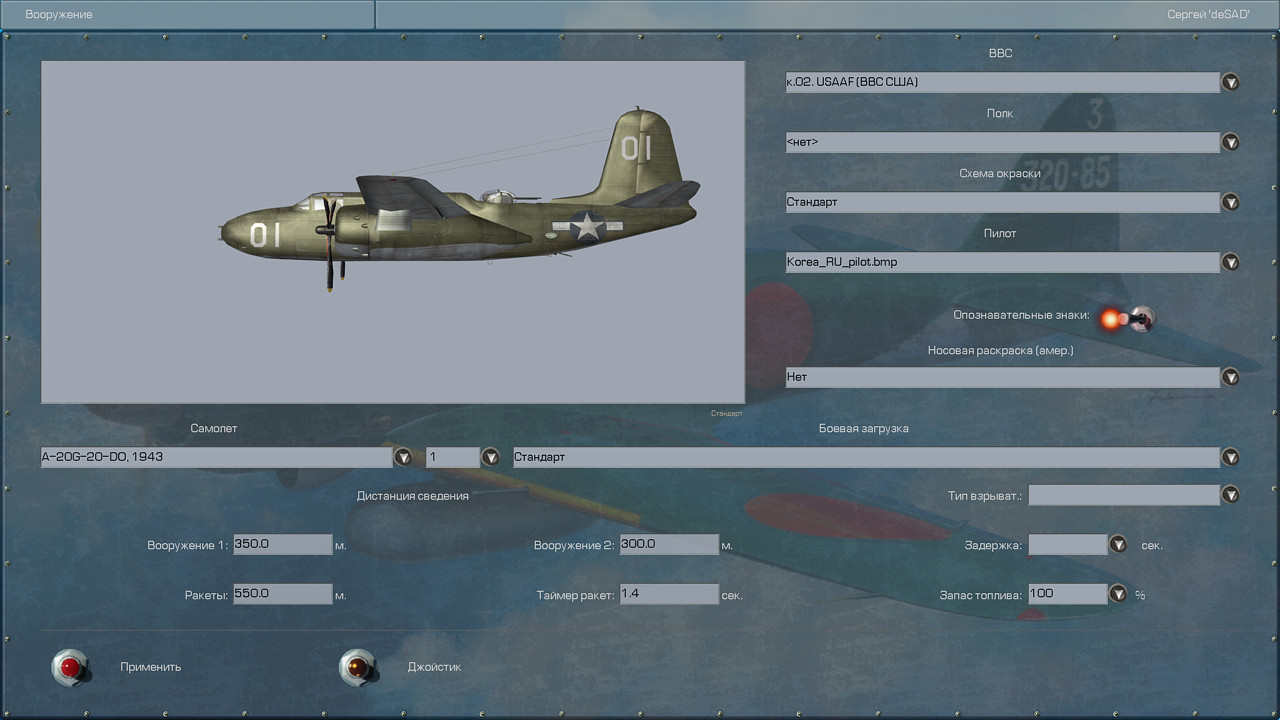
Task: Expand the Боевая загрузка loadout dropdown
Action: [x=1230, y=457]
